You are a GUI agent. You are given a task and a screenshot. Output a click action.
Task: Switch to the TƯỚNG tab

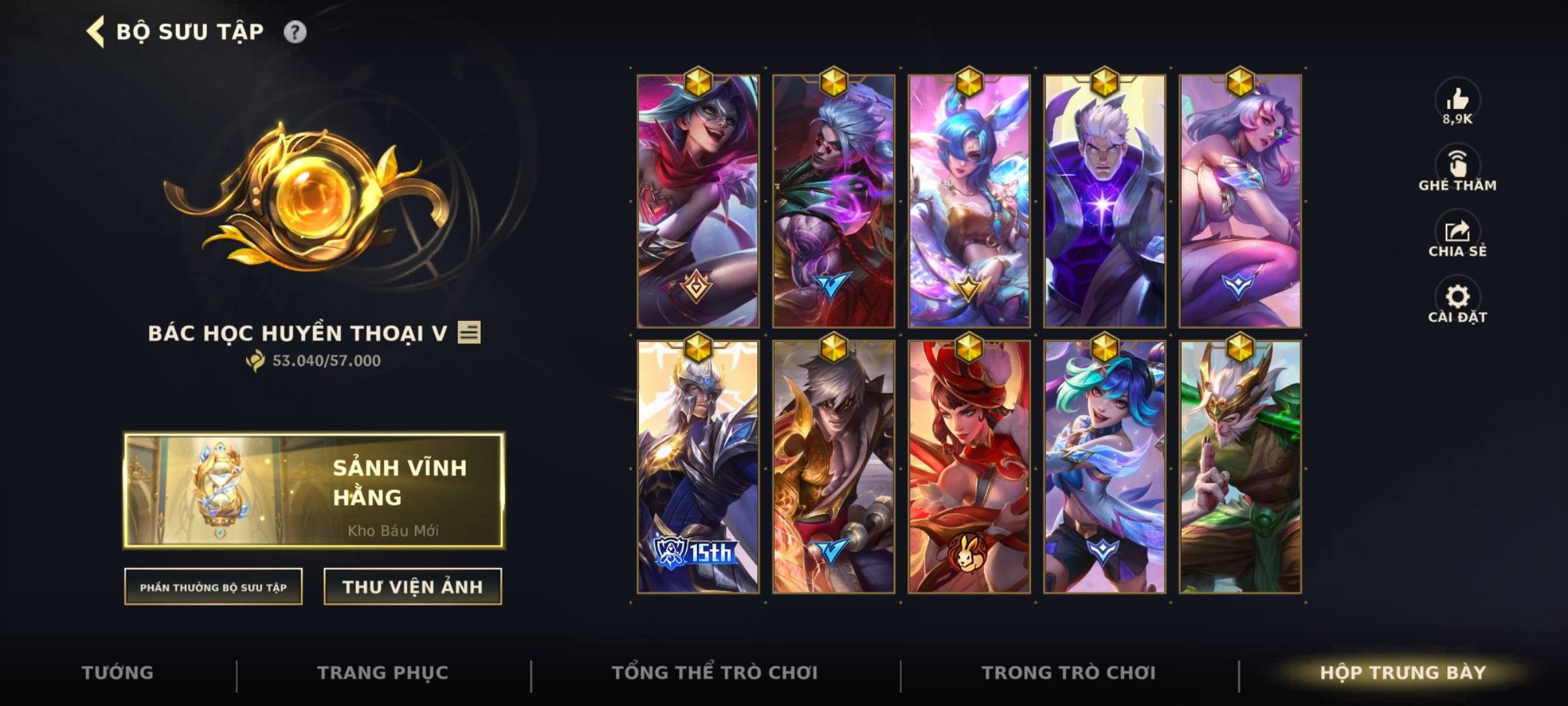point(118,673)
